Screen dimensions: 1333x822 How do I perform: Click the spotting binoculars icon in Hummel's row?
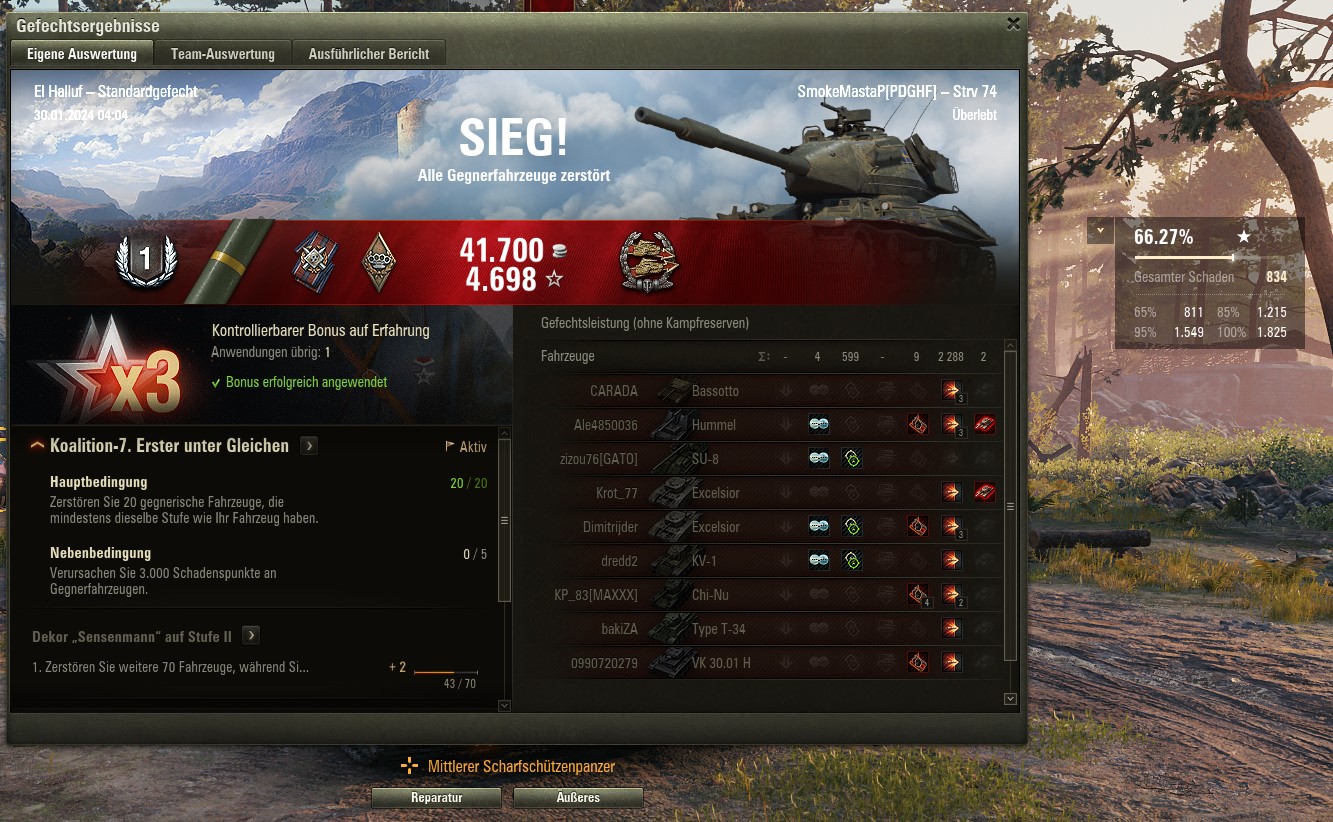pos(819,424)
